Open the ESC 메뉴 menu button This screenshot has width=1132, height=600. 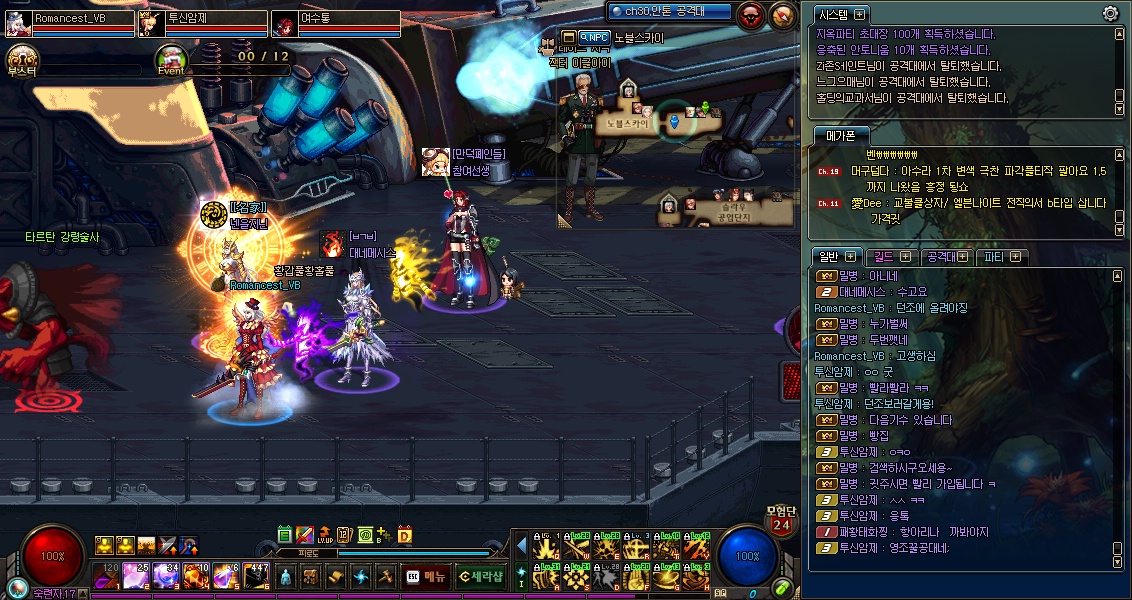425,576
